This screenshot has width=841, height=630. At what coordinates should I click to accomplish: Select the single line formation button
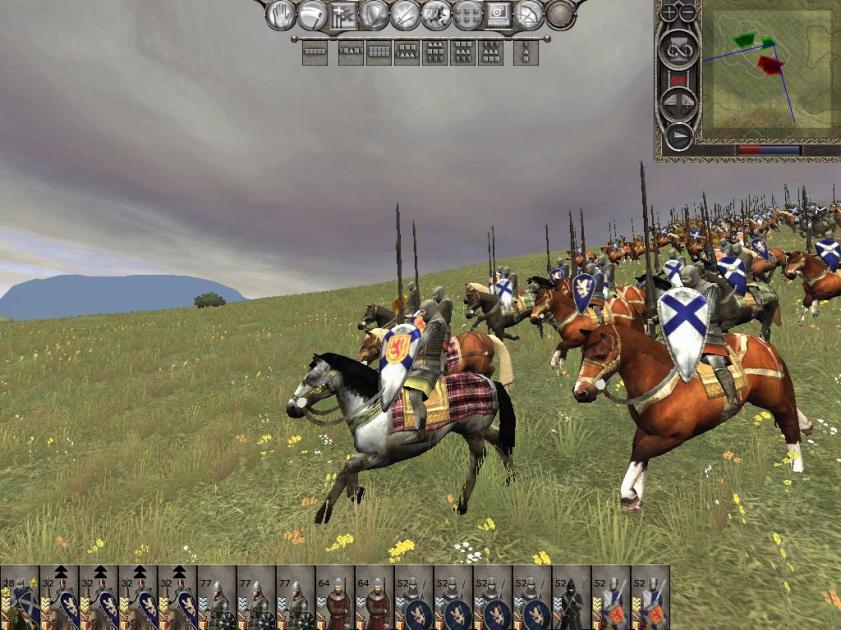point(315,53)
